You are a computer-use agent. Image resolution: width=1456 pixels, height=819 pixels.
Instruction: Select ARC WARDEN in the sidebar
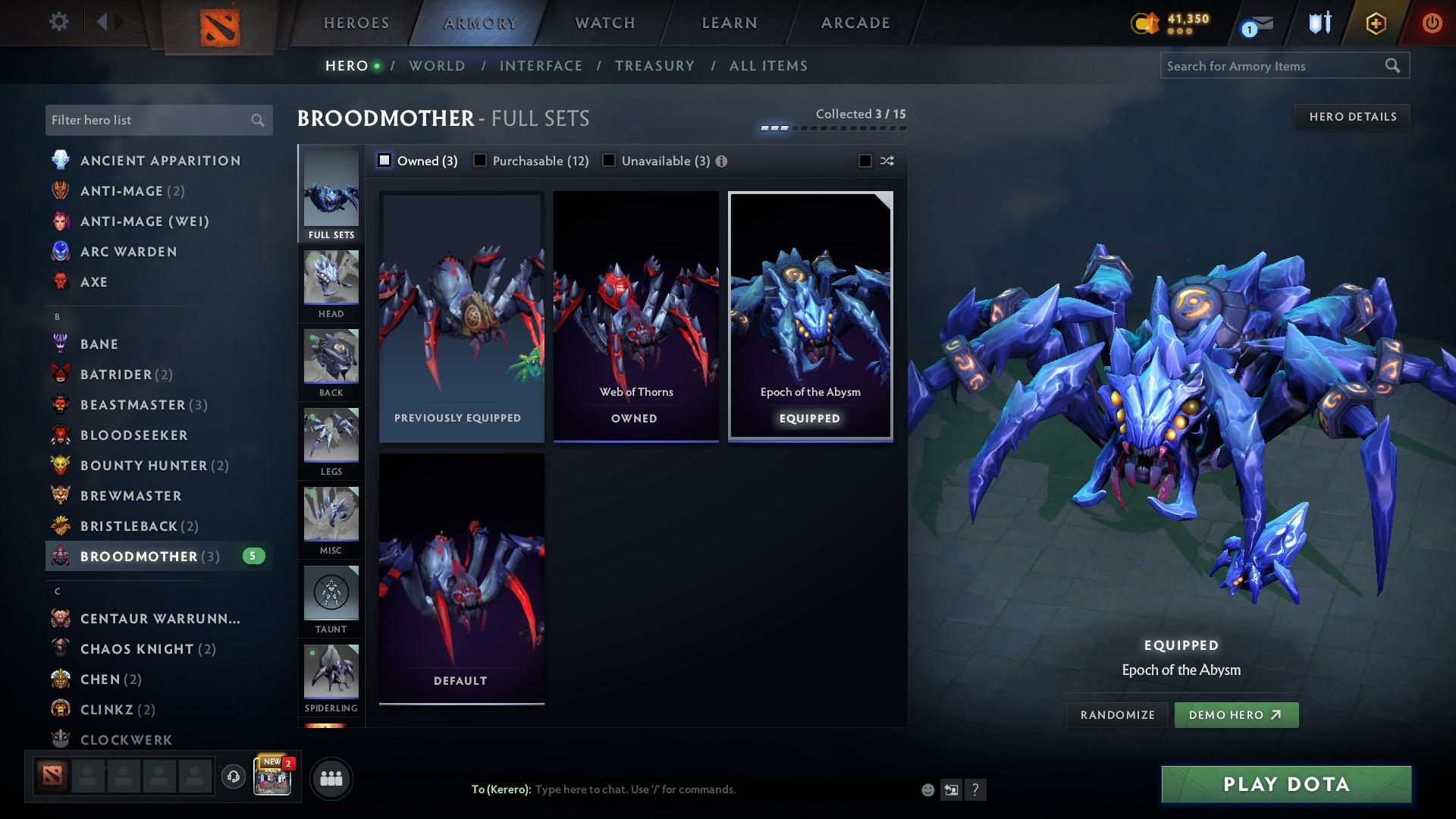coord(130,251)
